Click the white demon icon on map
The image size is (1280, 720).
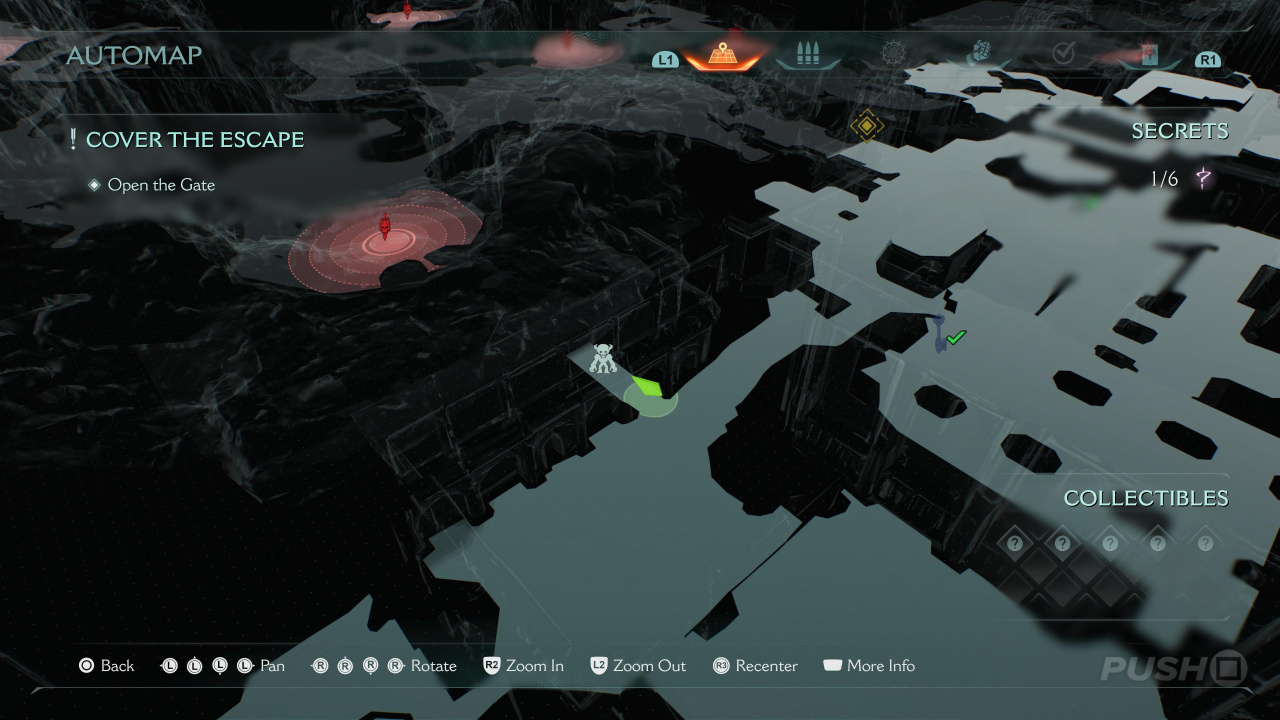[603, 358]
